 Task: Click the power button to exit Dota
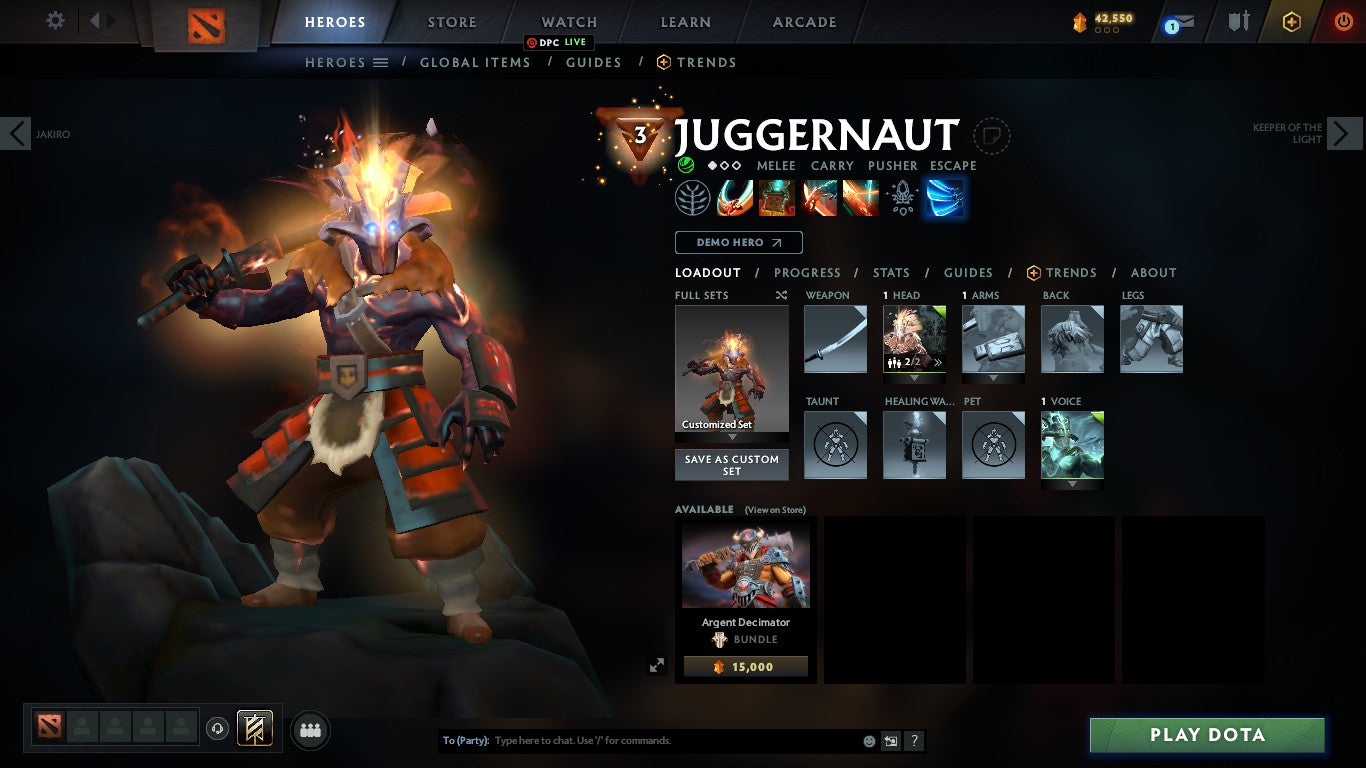(x=1344, y=20)
